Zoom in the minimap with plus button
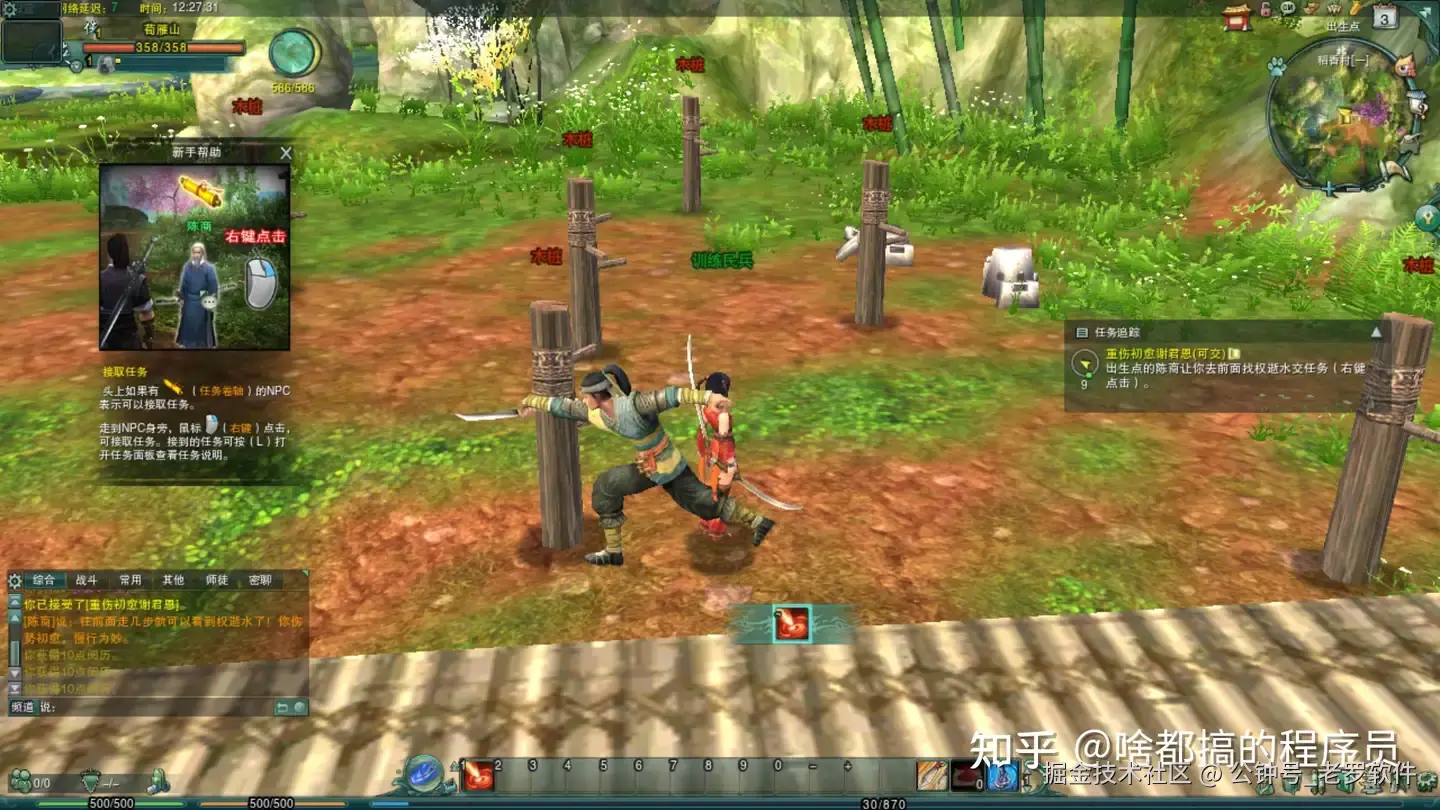The height and width of the screenshot is (810, 1440). [1328, 188]
